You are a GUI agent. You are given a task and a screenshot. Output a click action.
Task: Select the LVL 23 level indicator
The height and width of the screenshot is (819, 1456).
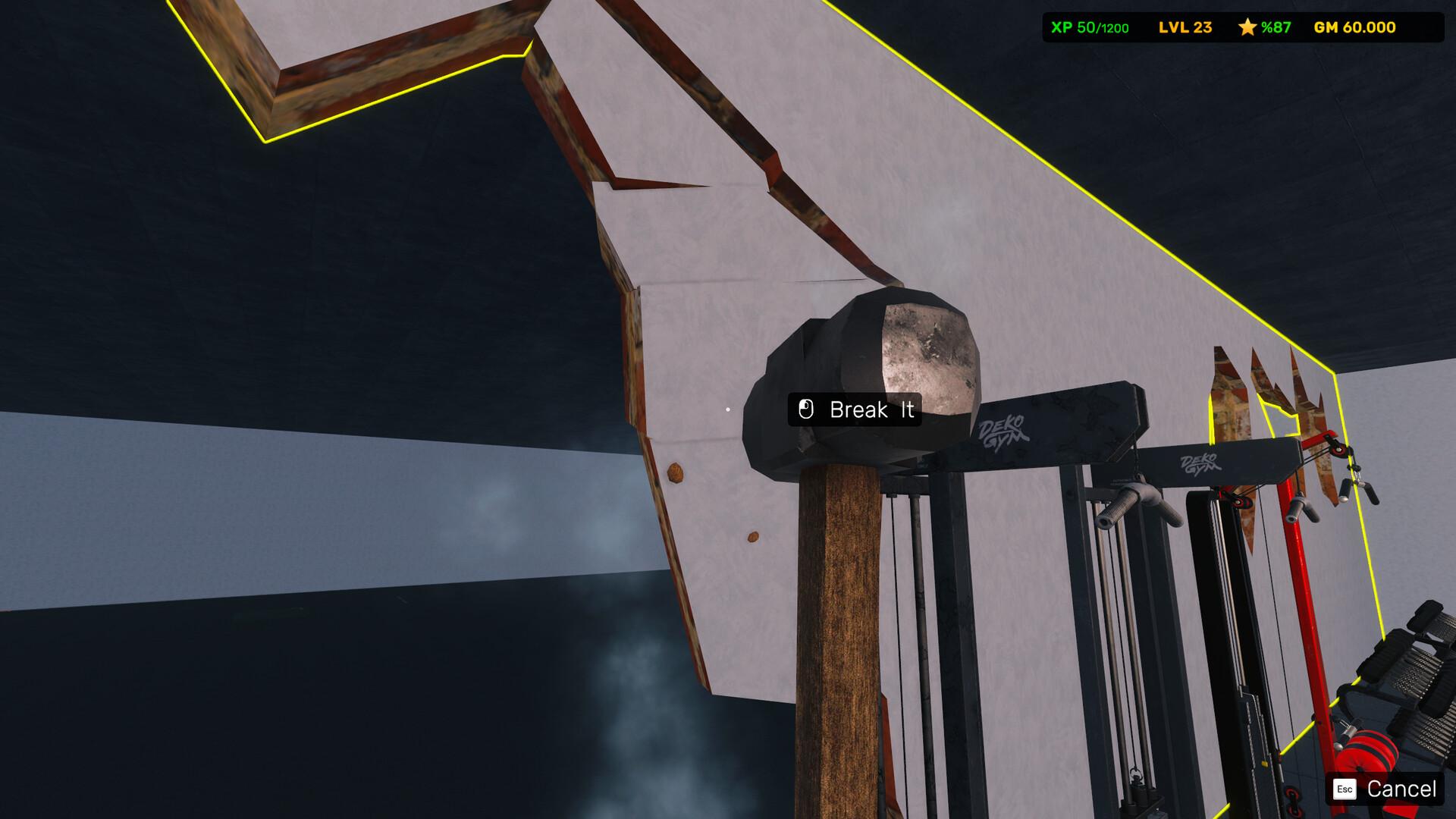click(1183, 27)
